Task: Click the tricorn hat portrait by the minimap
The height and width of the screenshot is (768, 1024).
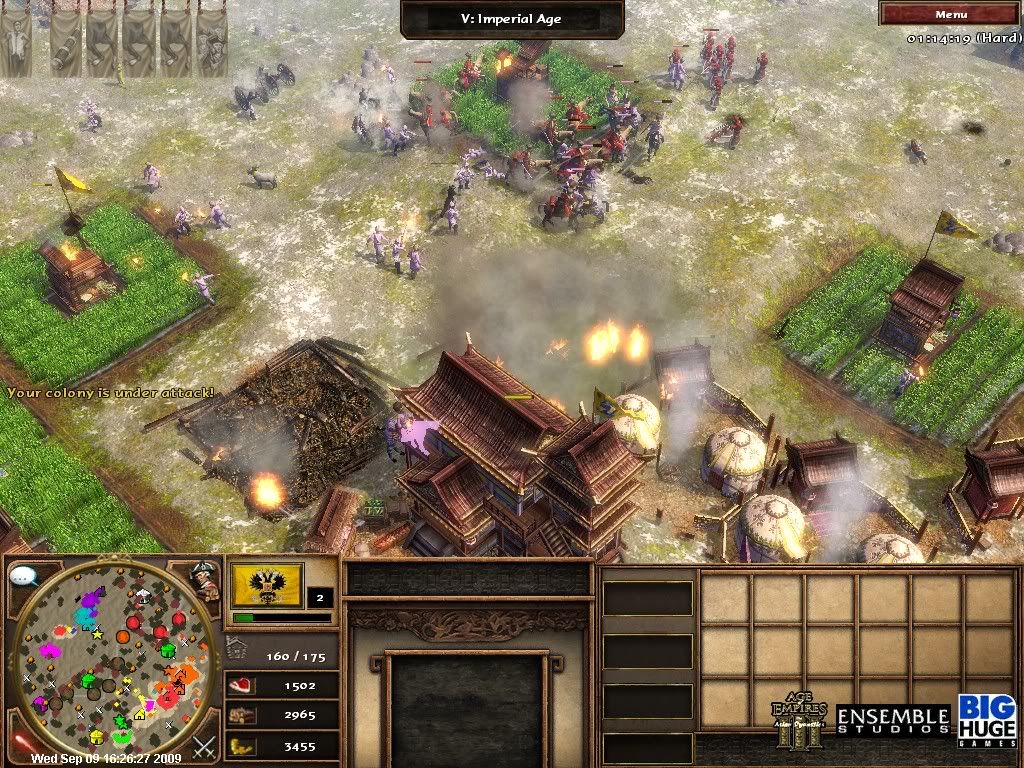Action: coord(206,580)
